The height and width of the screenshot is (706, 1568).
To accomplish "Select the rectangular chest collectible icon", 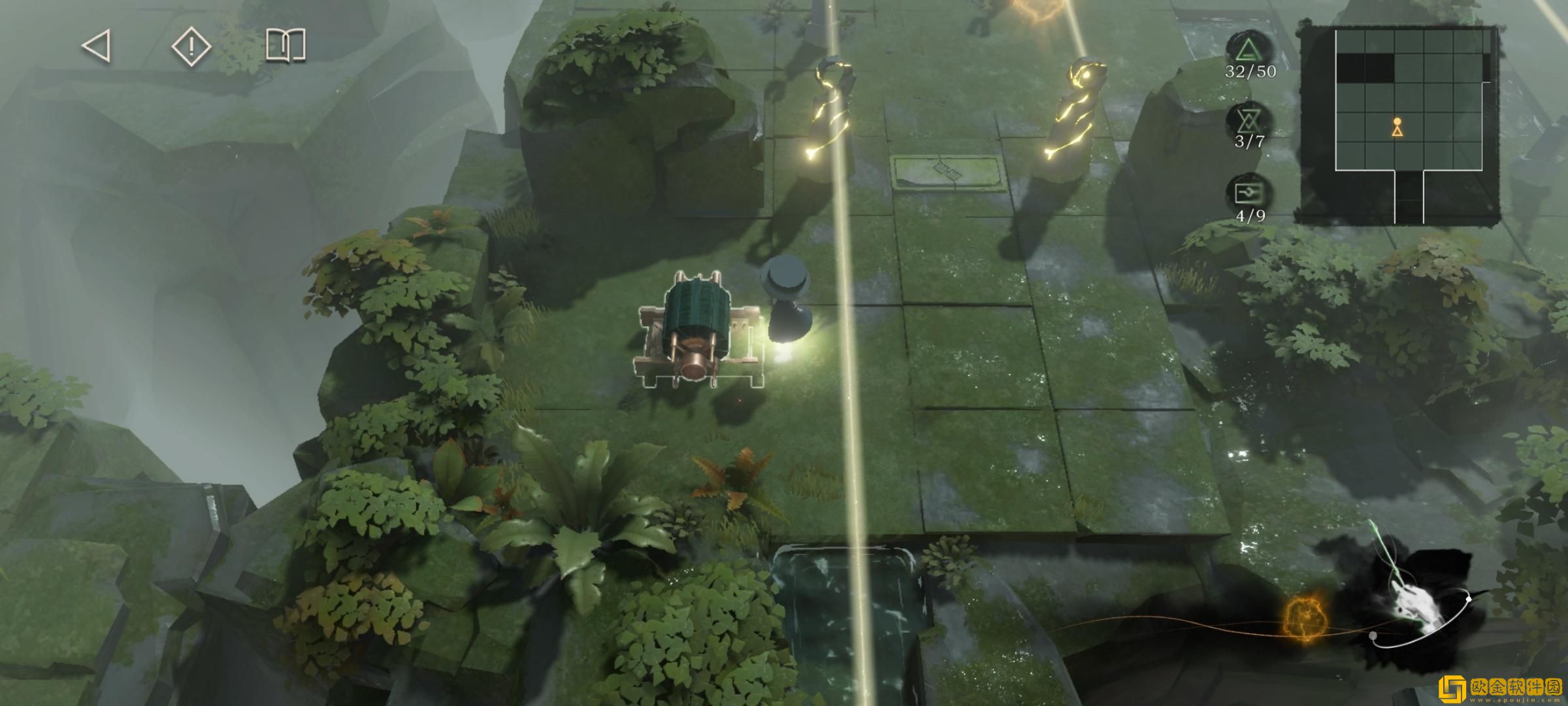I will [1249, 193].
